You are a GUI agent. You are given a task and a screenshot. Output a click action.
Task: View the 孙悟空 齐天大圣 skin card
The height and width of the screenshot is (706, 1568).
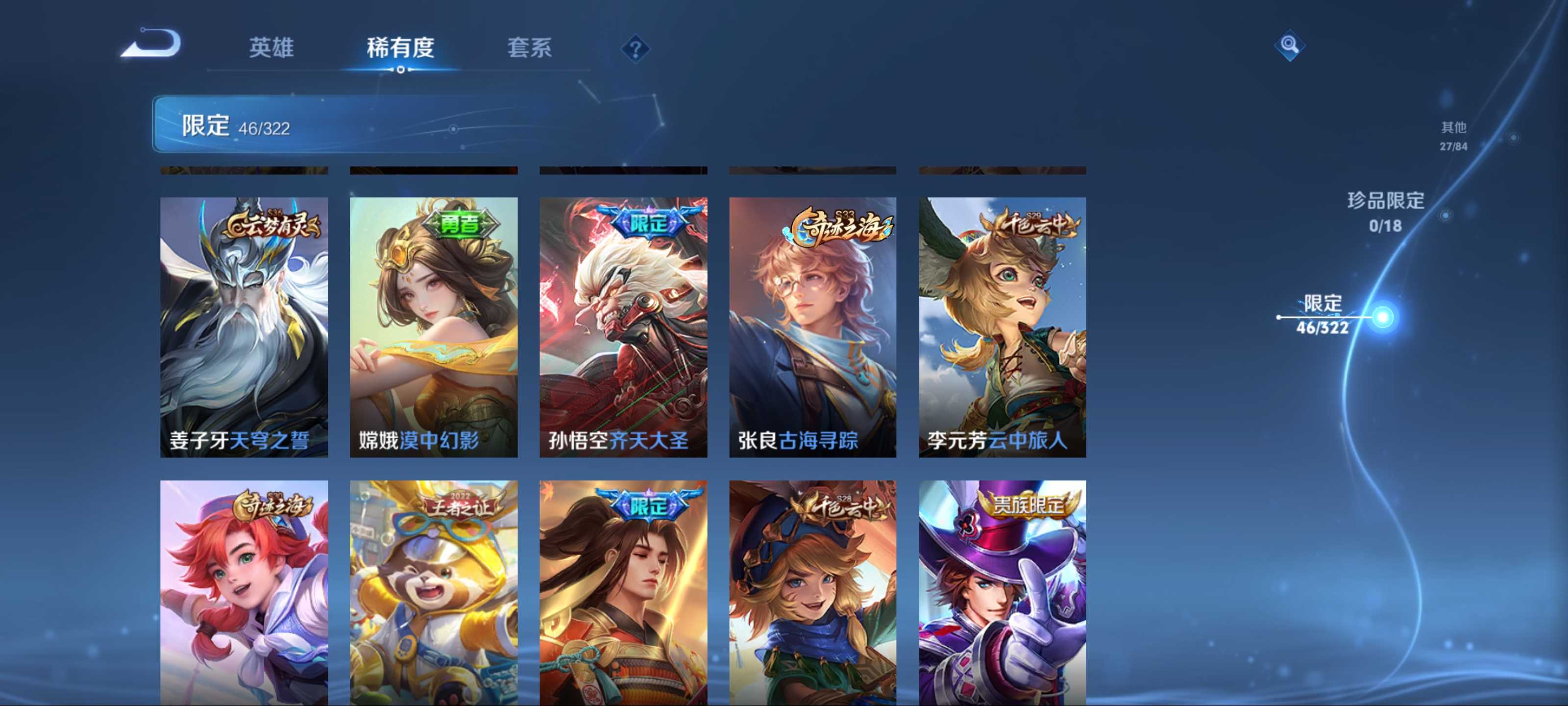pos(623,327)
